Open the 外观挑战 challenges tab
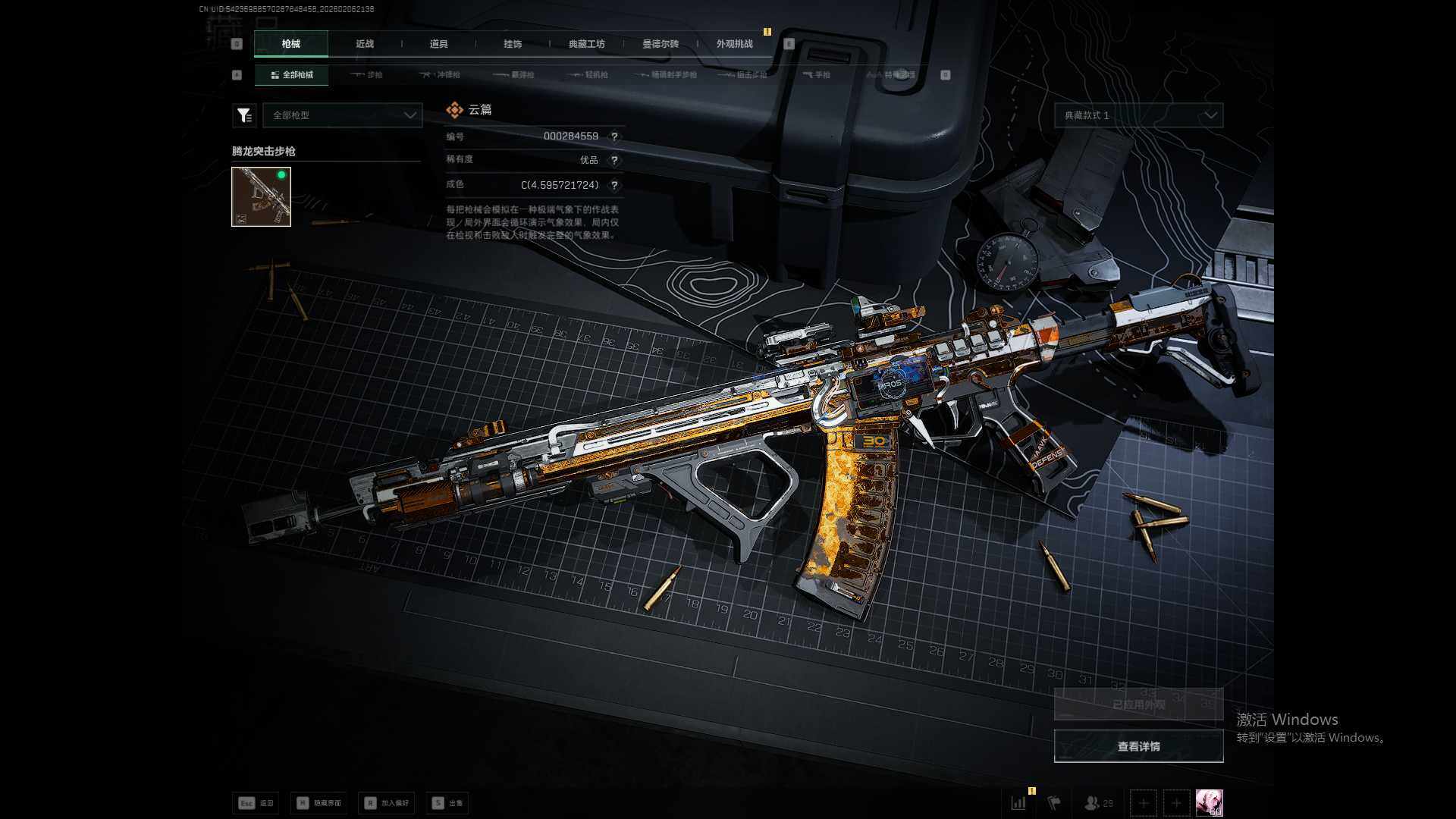 [734, 44]
